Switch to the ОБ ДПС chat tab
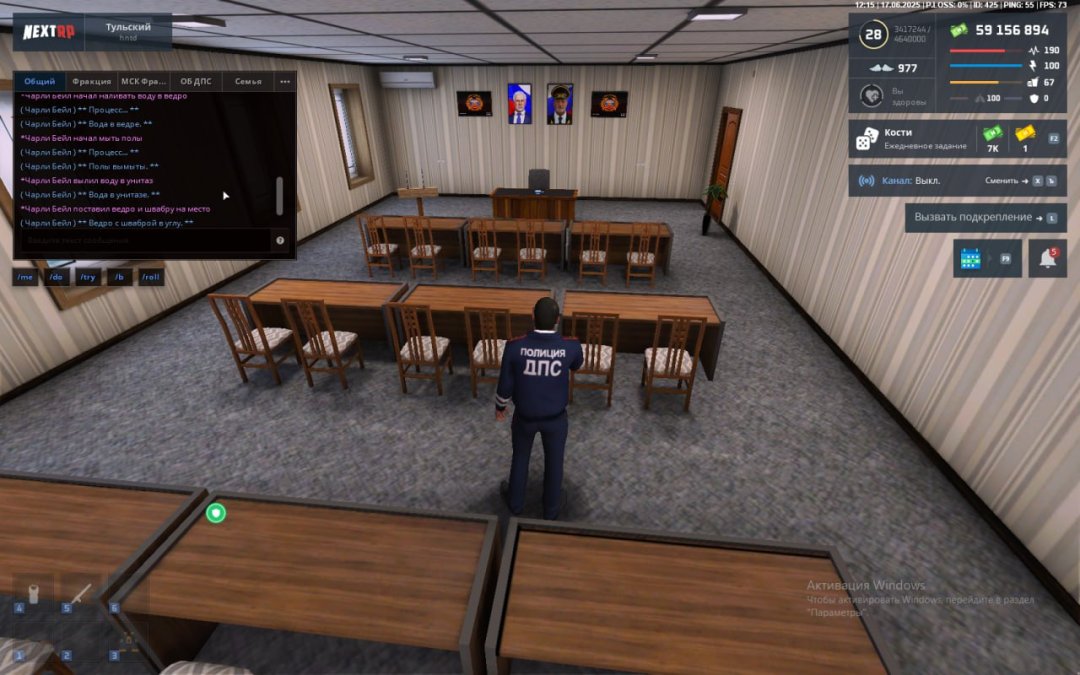Viewport: 1080px width, 675px height. tap(197, 81)
